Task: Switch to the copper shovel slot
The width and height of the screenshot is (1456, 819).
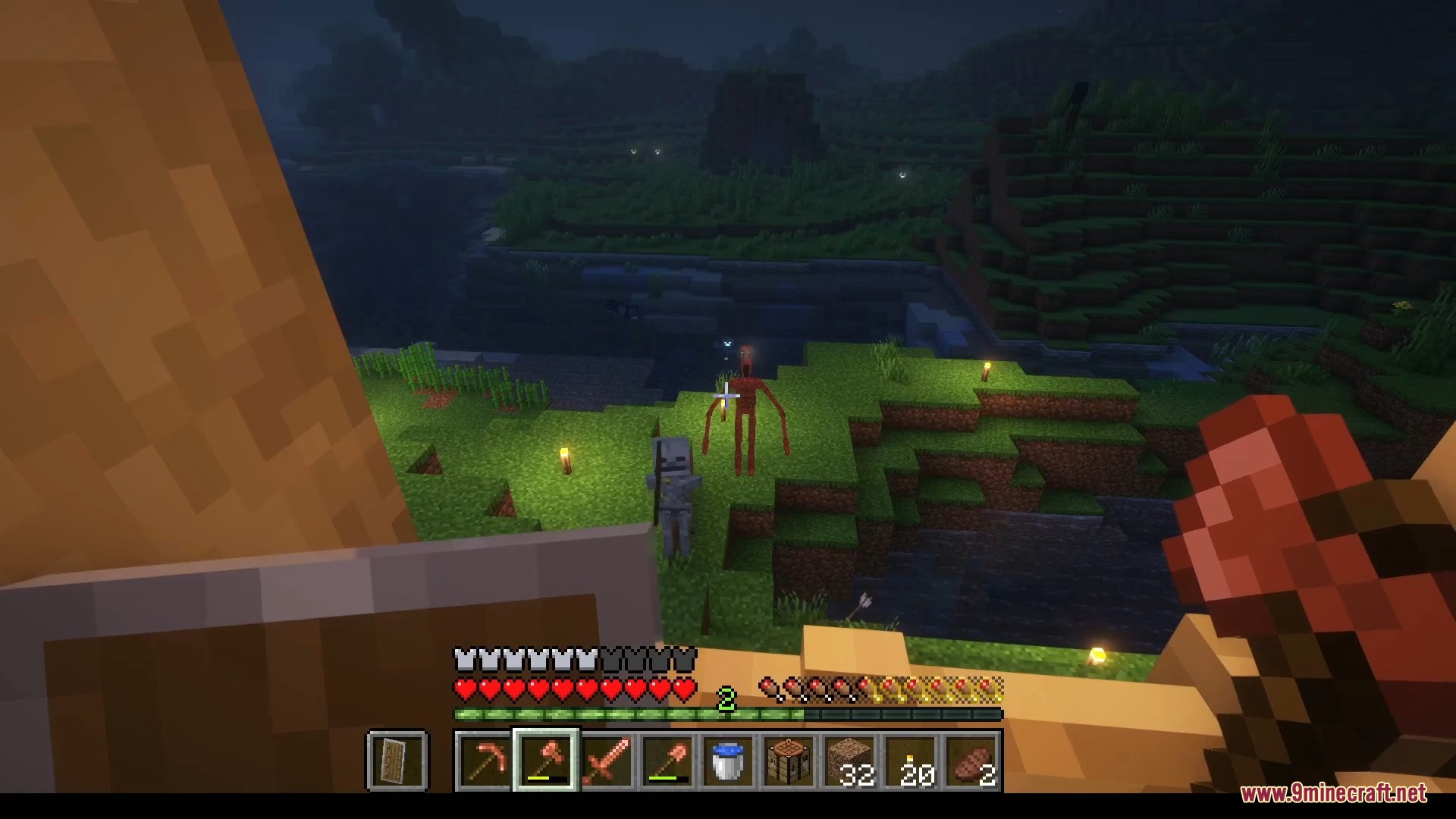Action: pyautogui.click(x=667, y=761)
